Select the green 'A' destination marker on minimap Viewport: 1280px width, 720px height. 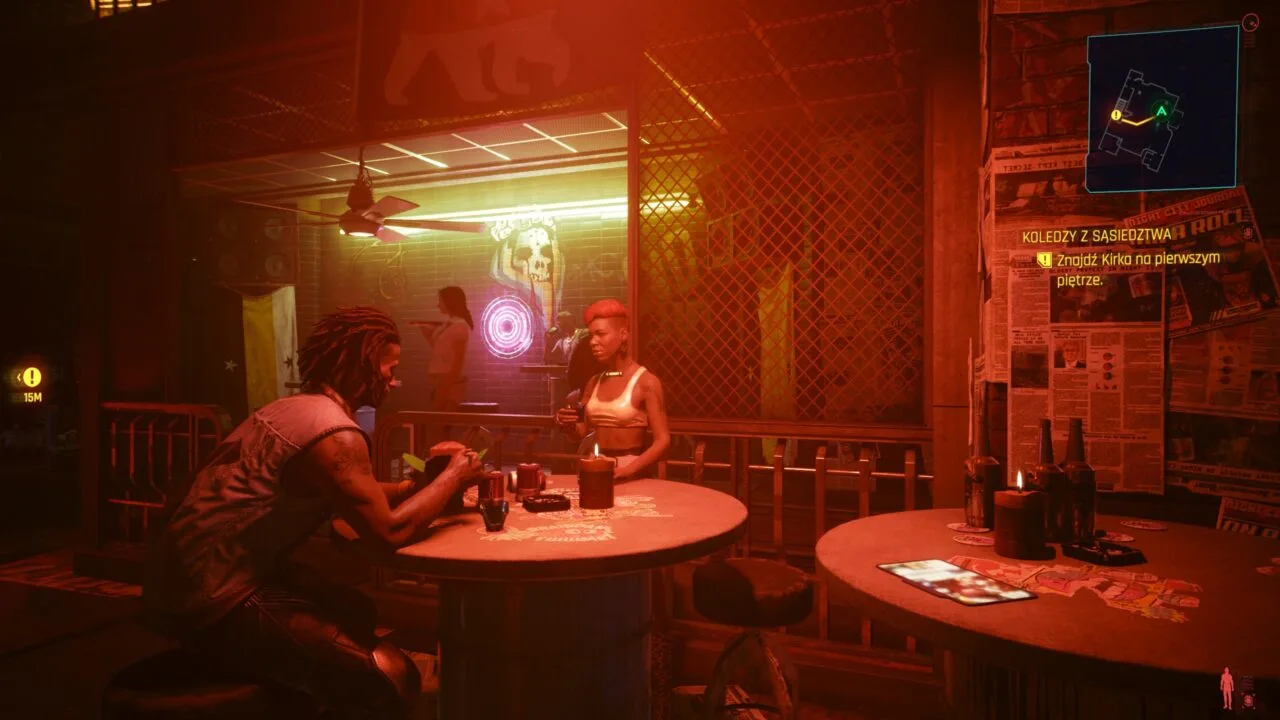[1161, 109]
